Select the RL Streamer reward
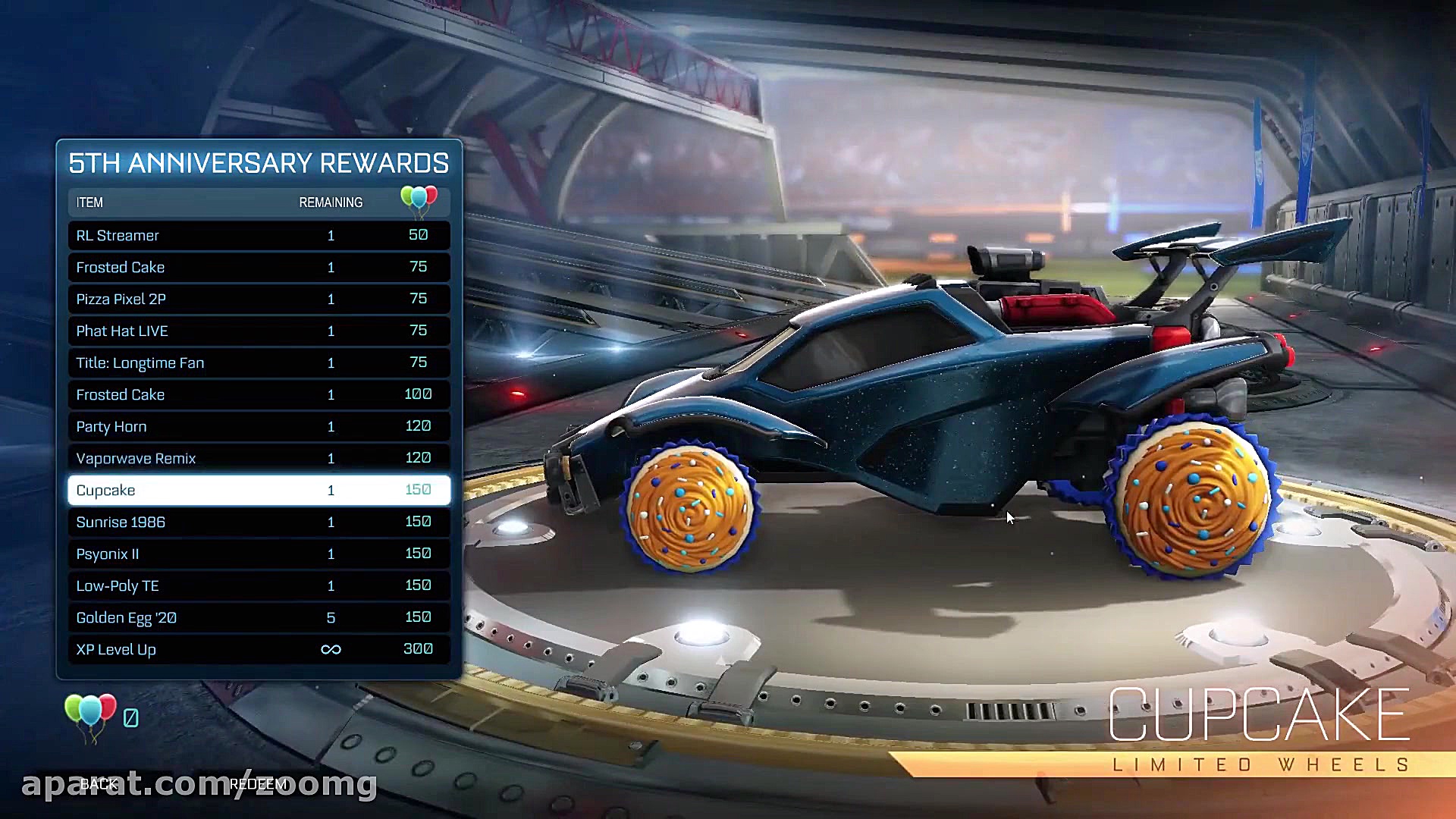The width and height of the screenshot is (1456, 819). [258, 235]
